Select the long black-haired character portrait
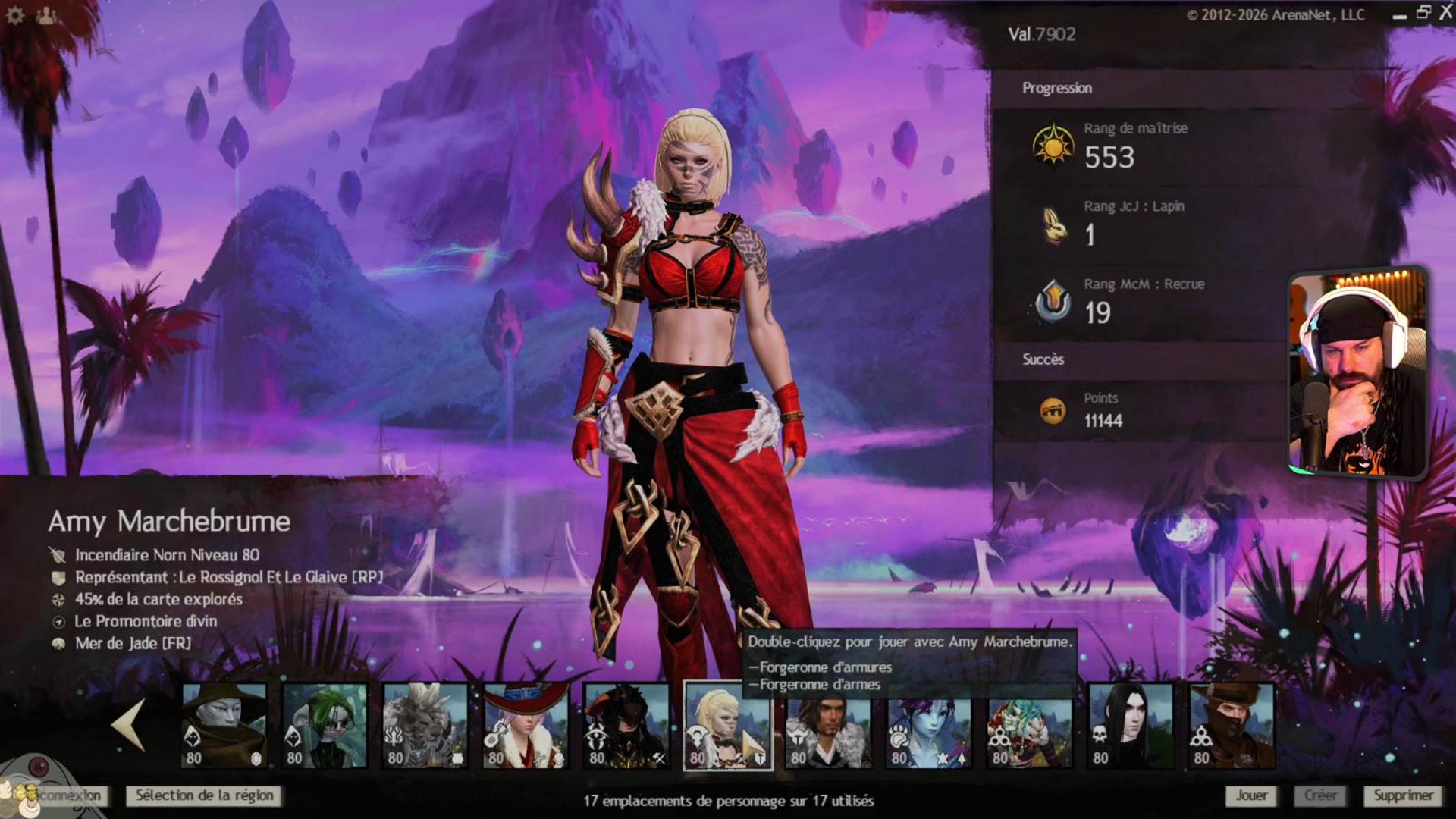Screen dimensions: 1456x819 click(x=1131, y=726)
